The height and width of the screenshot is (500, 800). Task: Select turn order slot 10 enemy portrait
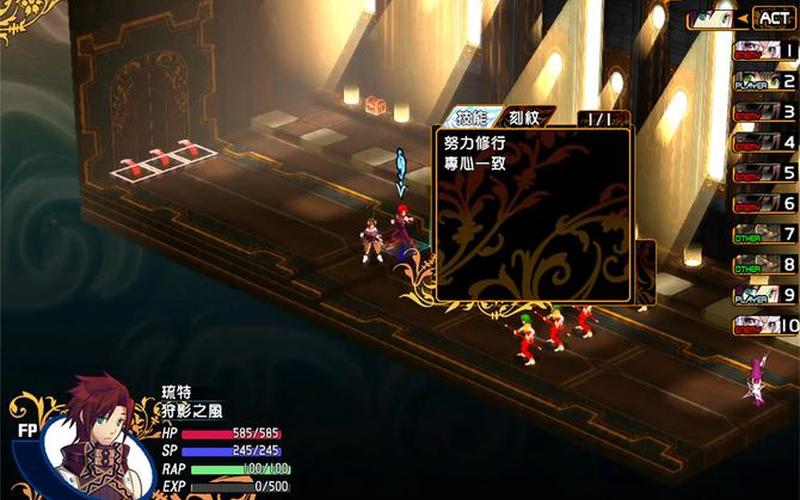(x=757, y=325)
